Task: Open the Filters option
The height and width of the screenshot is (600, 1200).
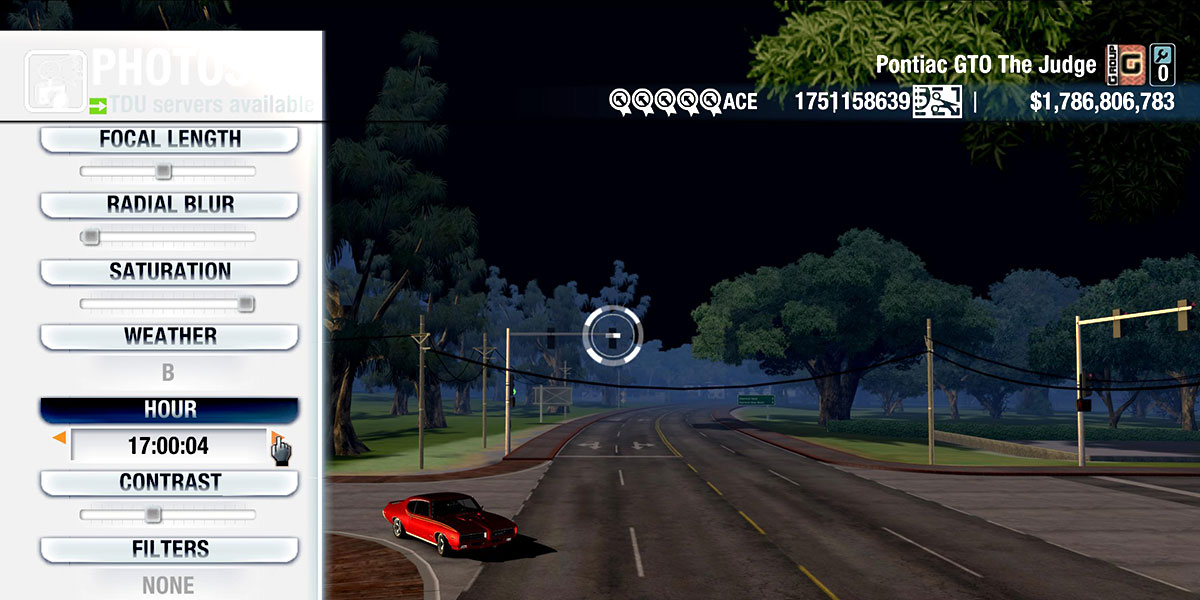Action: coord(169,549)
